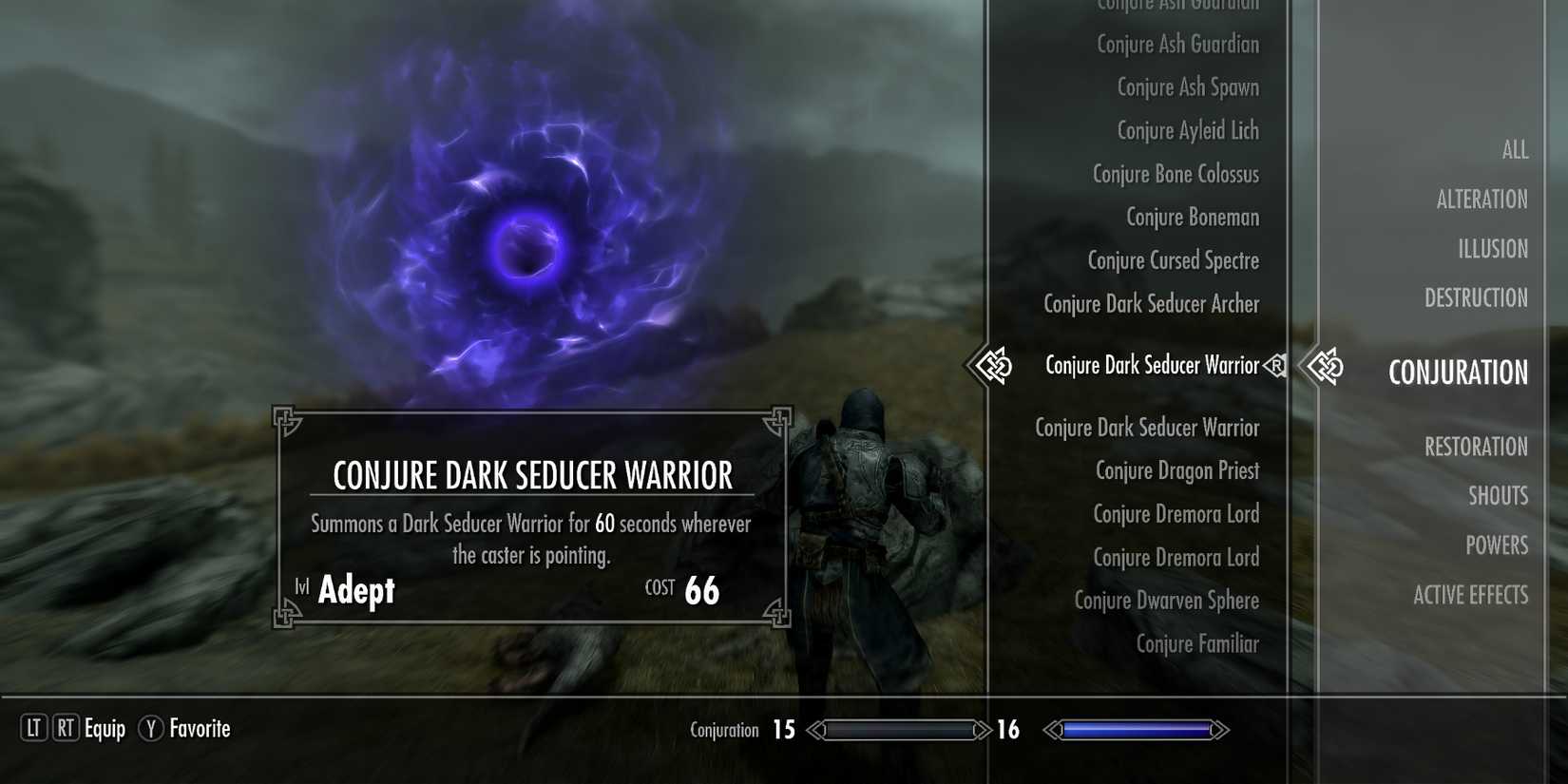View DESTRUCTION spells
The image size is (1568, 784).
pyautogui.click(x=1476, y=297)
